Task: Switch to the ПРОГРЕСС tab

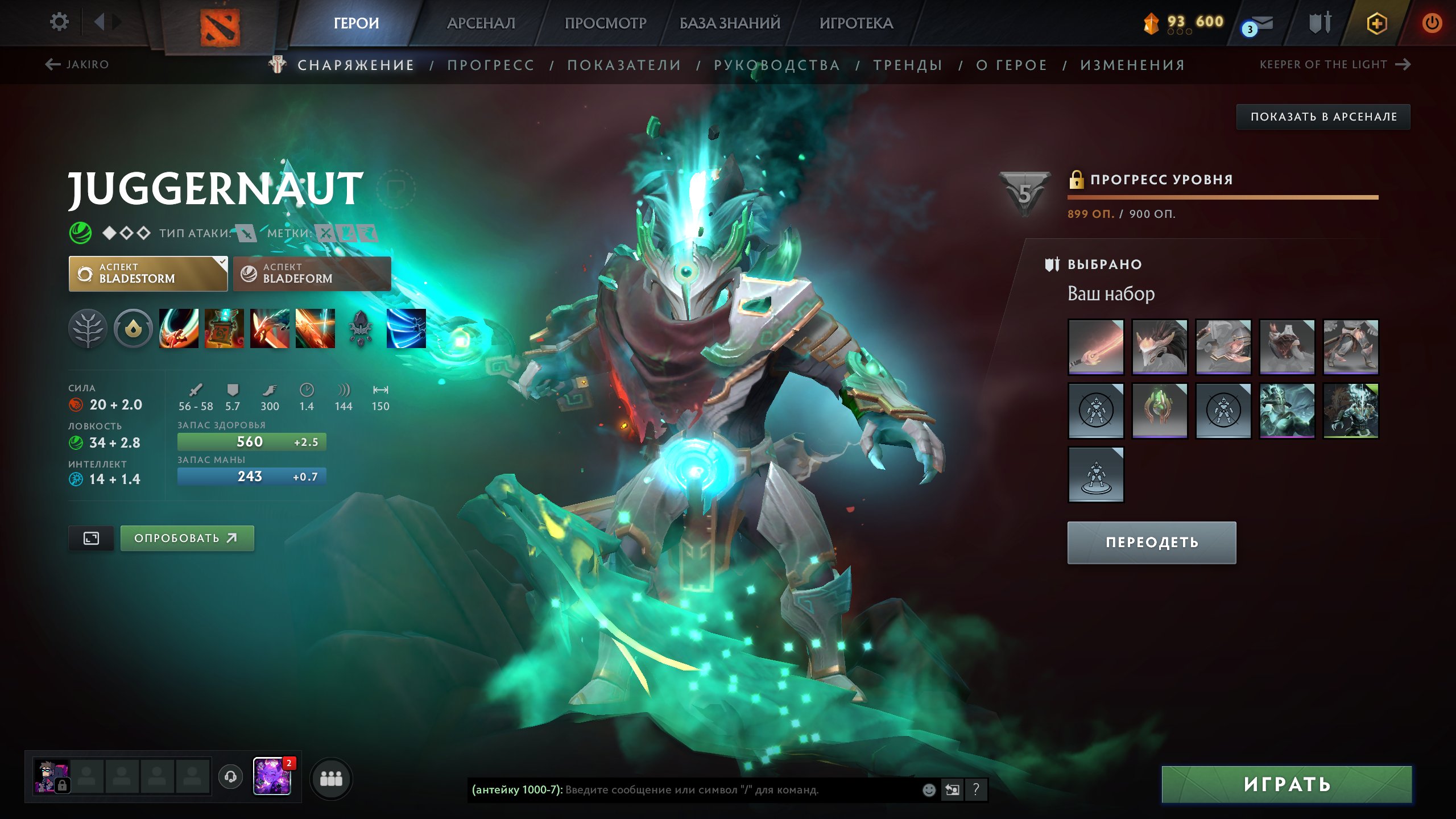Action: 491,65
